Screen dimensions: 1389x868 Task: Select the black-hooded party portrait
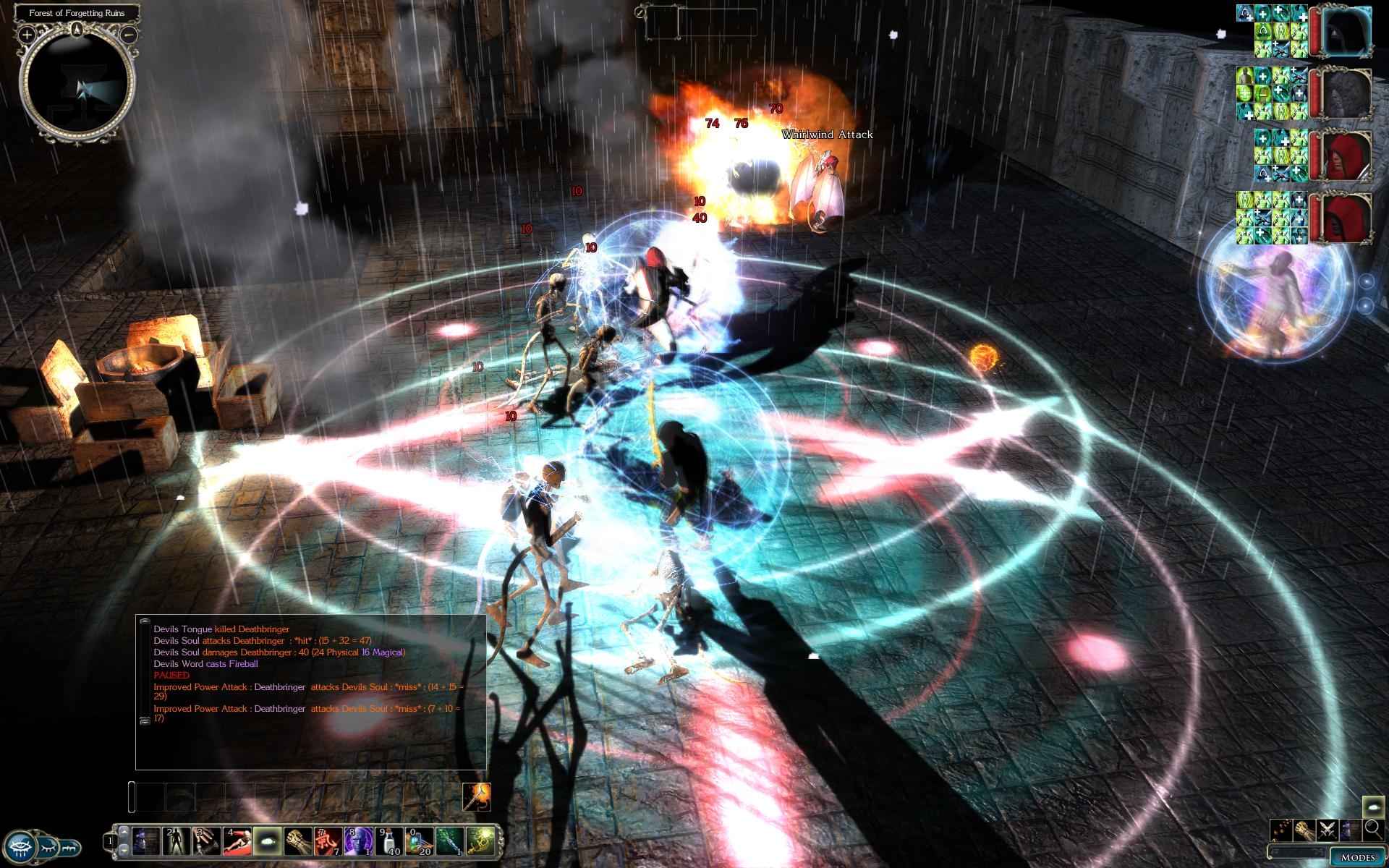tap(1348, 31)
